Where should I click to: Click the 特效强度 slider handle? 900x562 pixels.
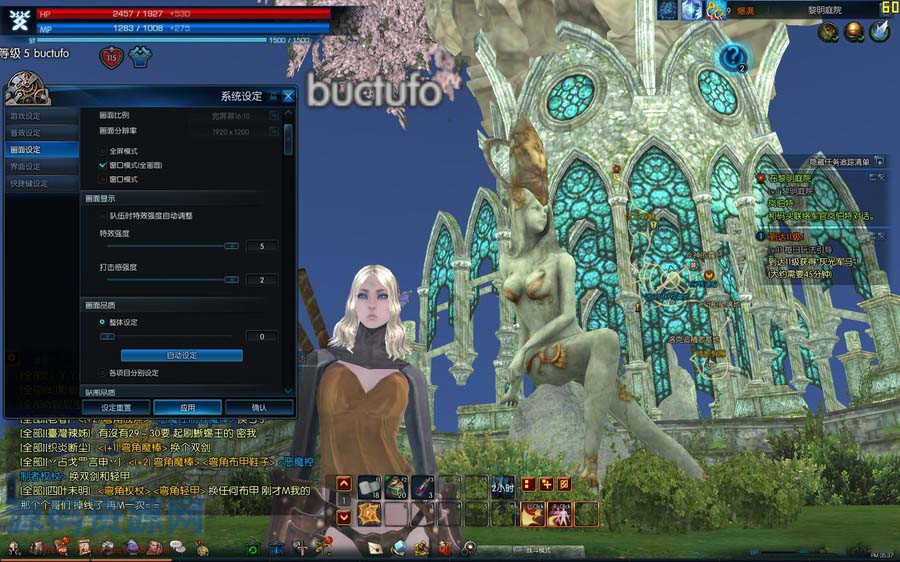(x=231, y=246)
